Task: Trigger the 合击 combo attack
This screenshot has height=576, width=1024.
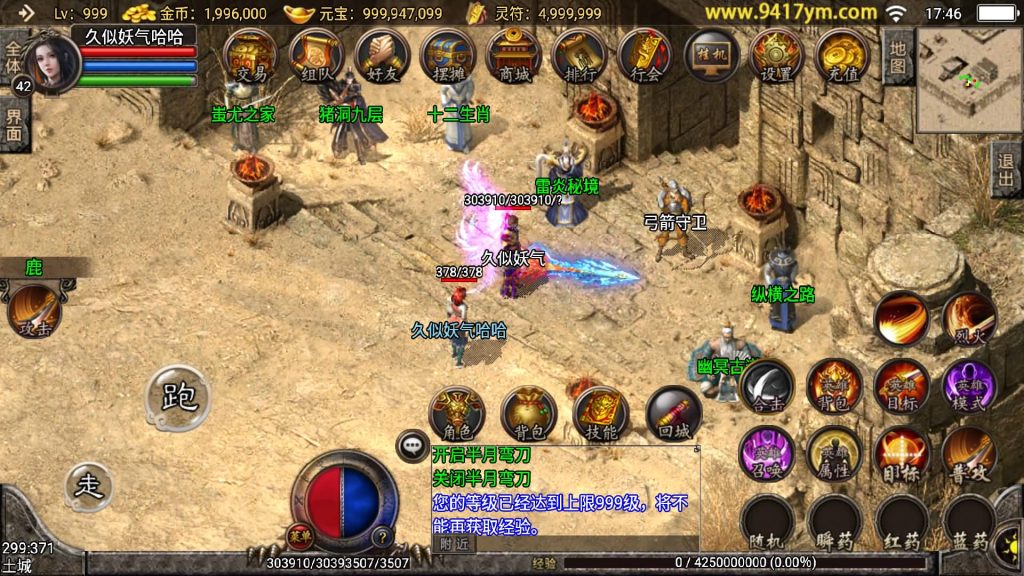Action: 767,386
